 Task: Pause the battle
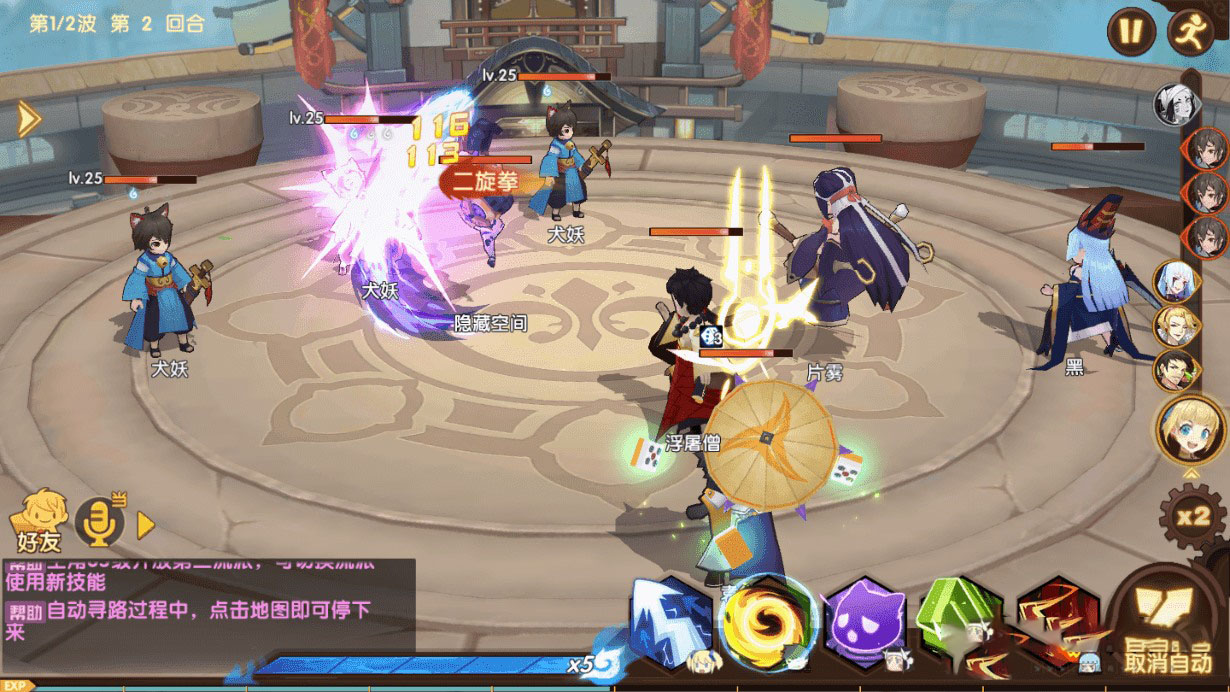tap(1130, 31)
